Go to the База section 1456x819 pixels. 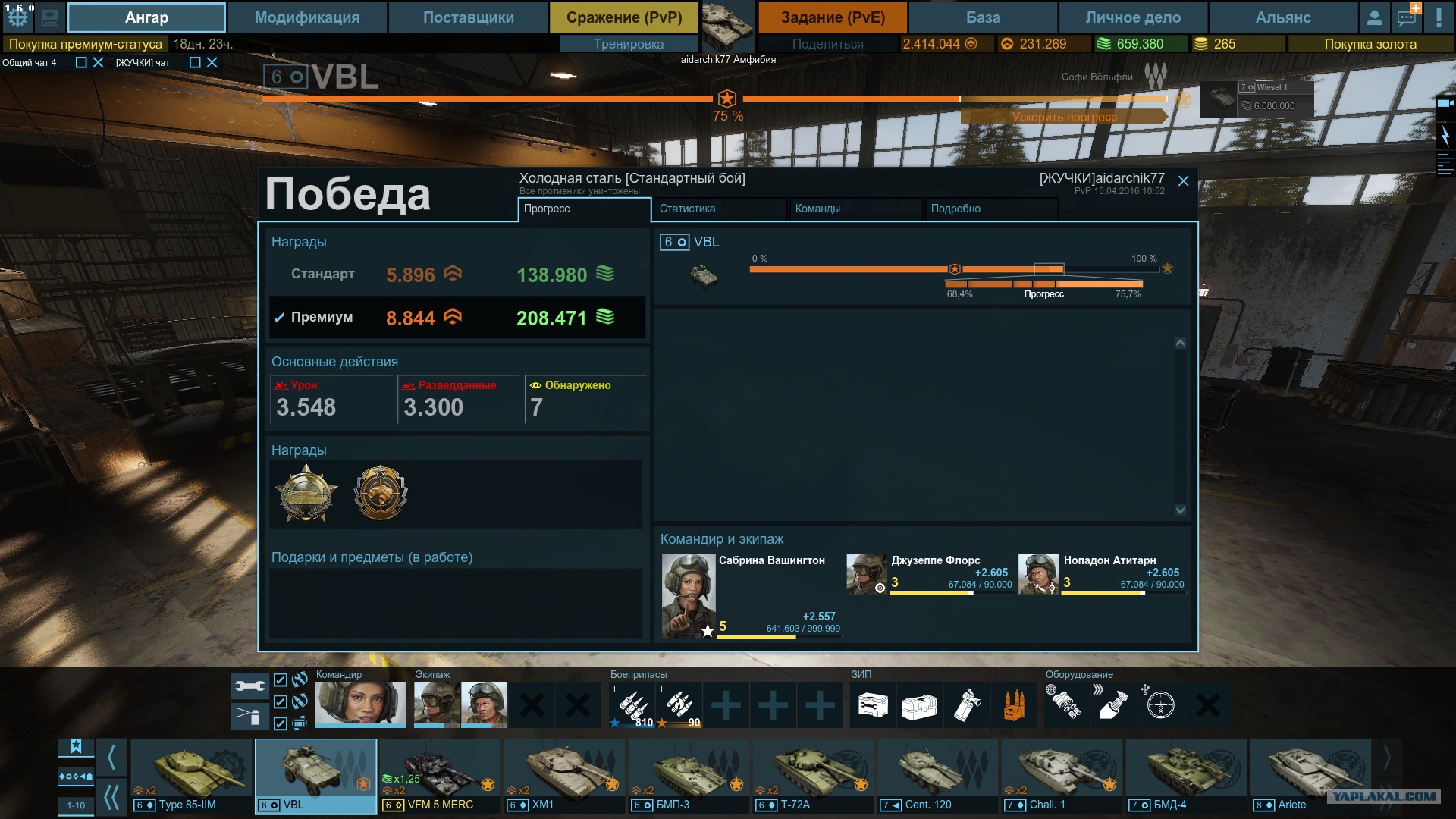983,17
